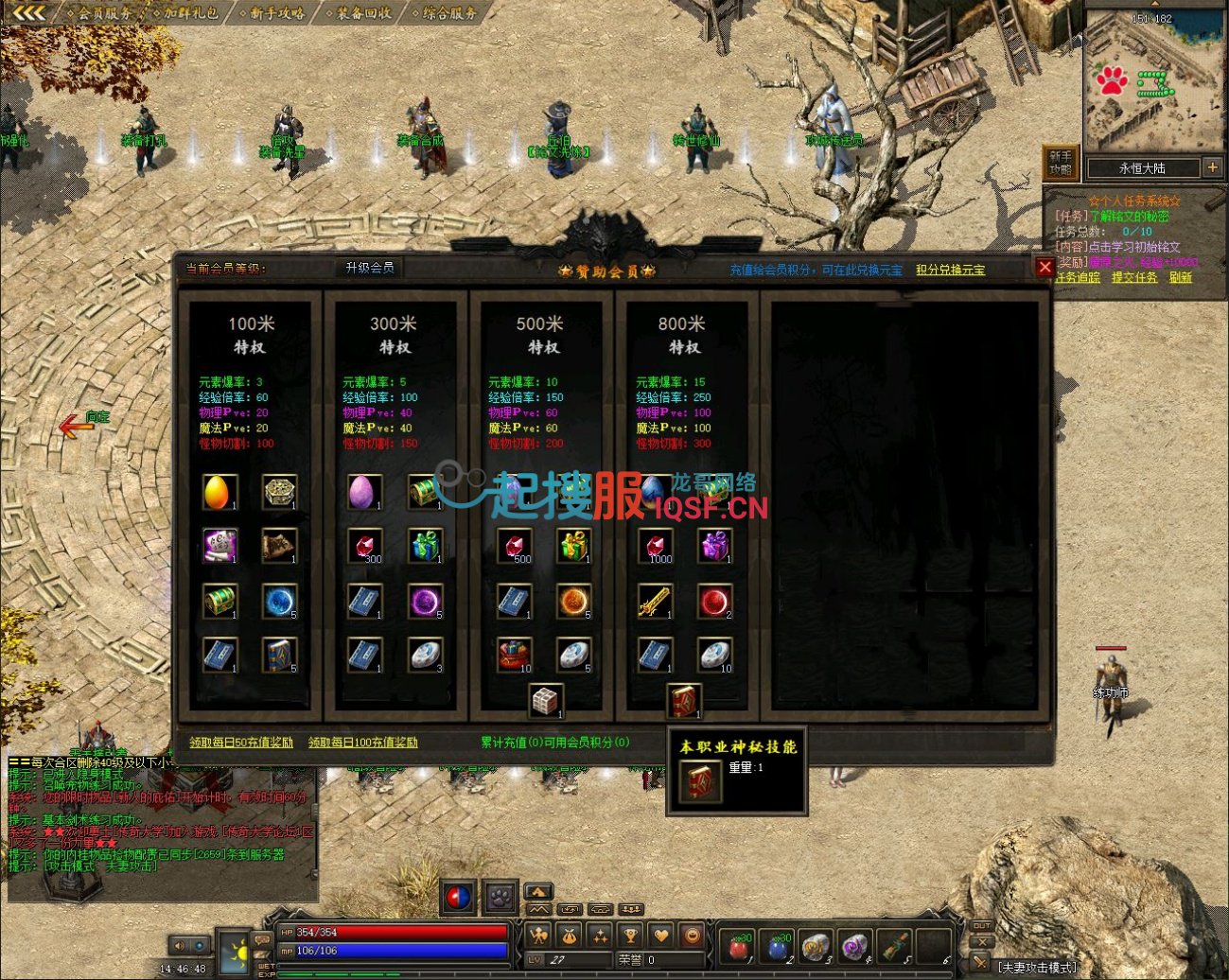Screen dimensions: 1229x980
Task: Submit the quest via 提交任务
Action: point(1134,277)
